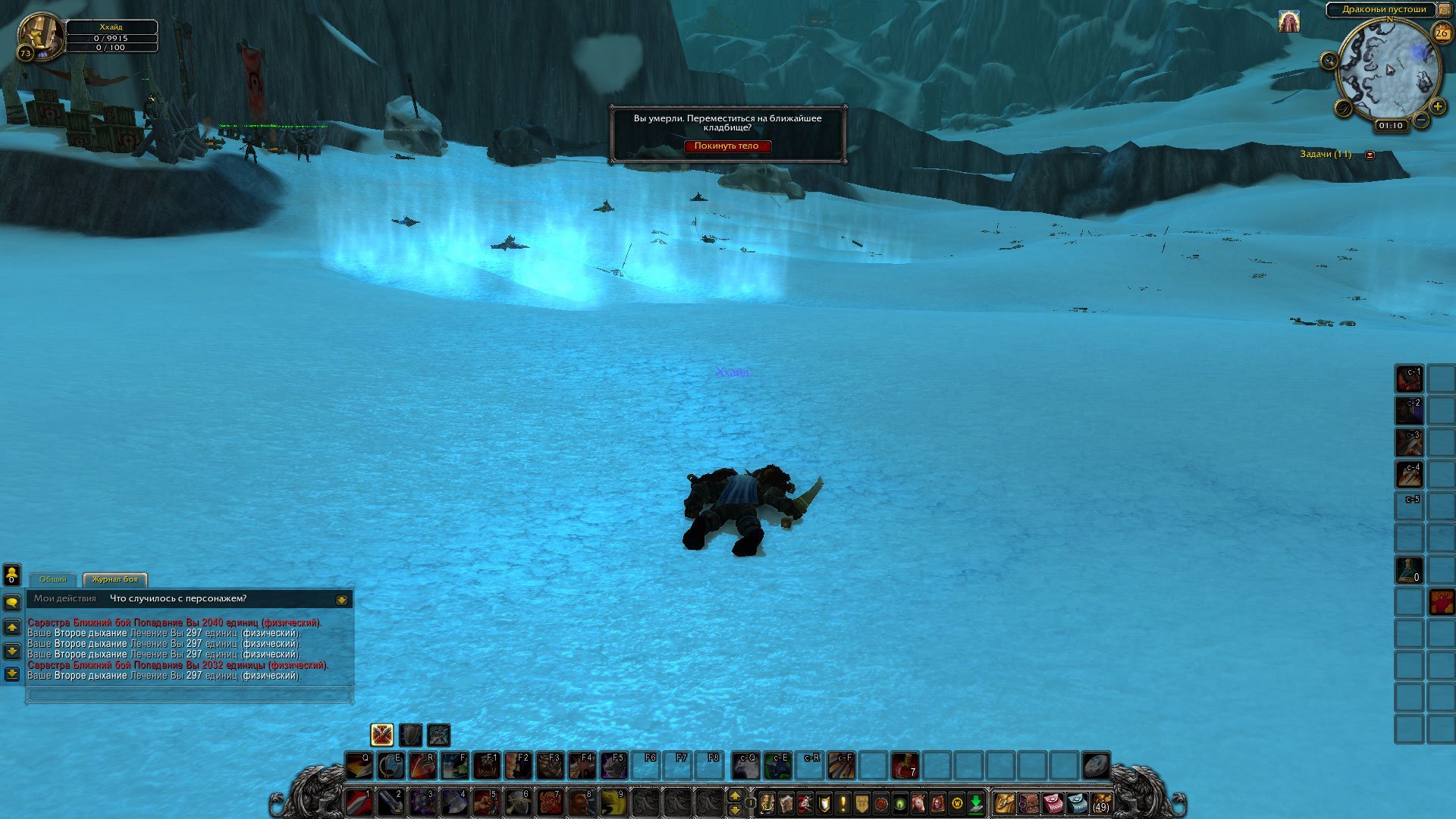Image resolution: width=1456 pixels, height=819 pixels.
Task: Open the chat menu speech bubble
Action: (11, 603)
